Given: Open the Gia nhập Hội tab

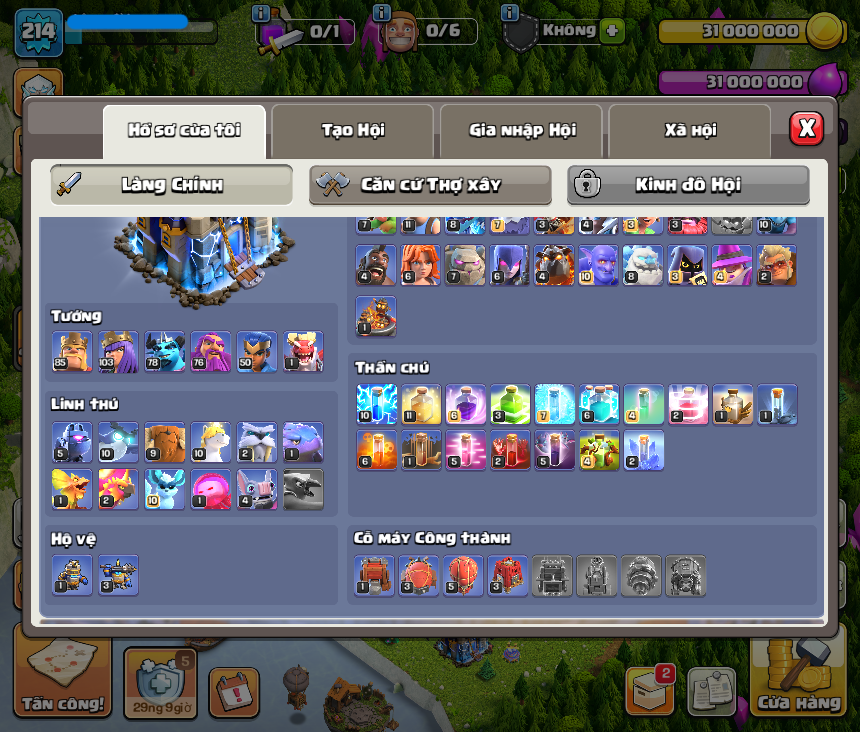Looking at the screenshot, I should [x=521, y=130].
